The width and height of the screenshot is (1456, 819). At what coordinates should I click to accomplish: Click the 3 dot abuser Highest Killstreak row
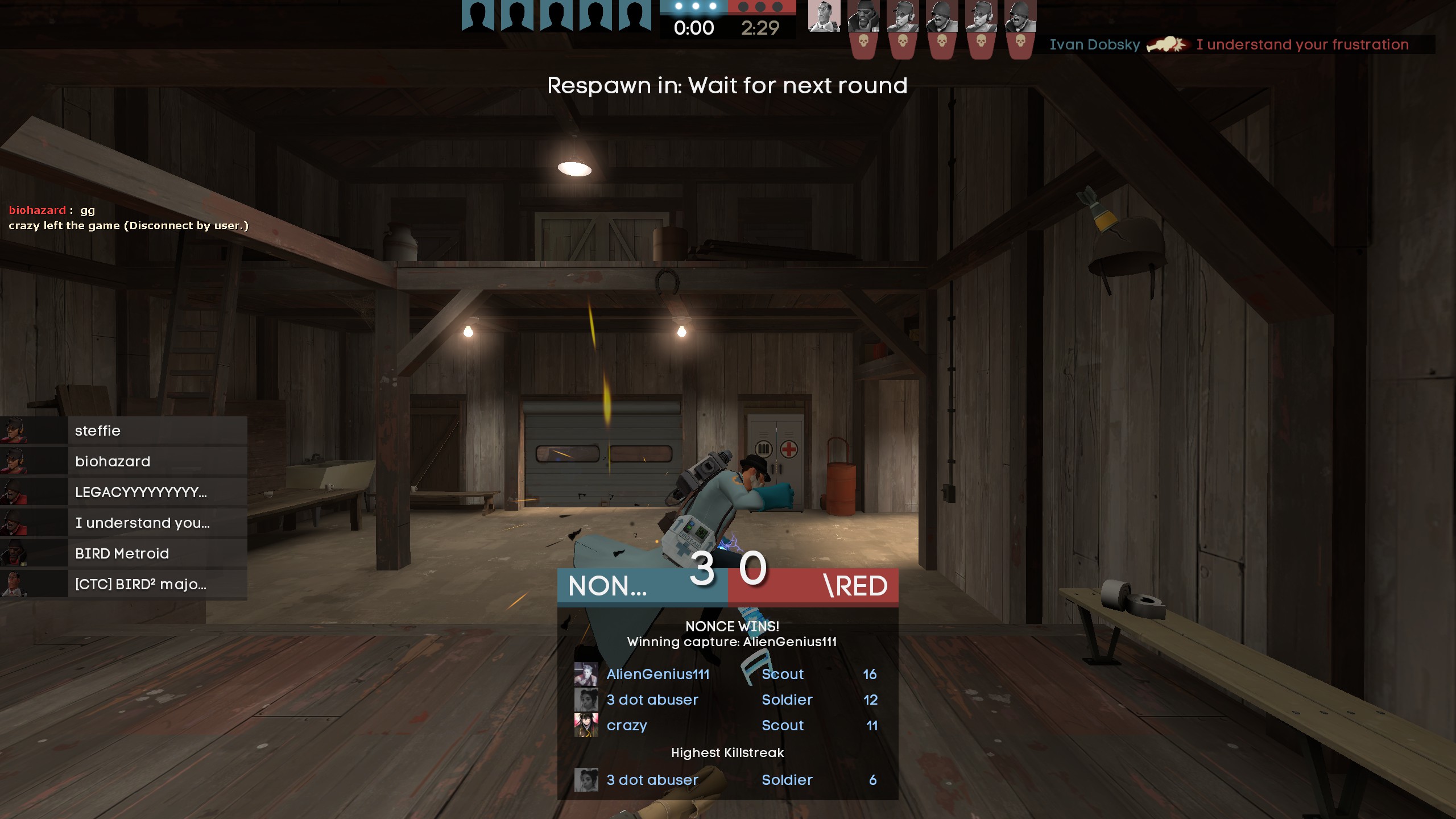click(x=727, y=780)
